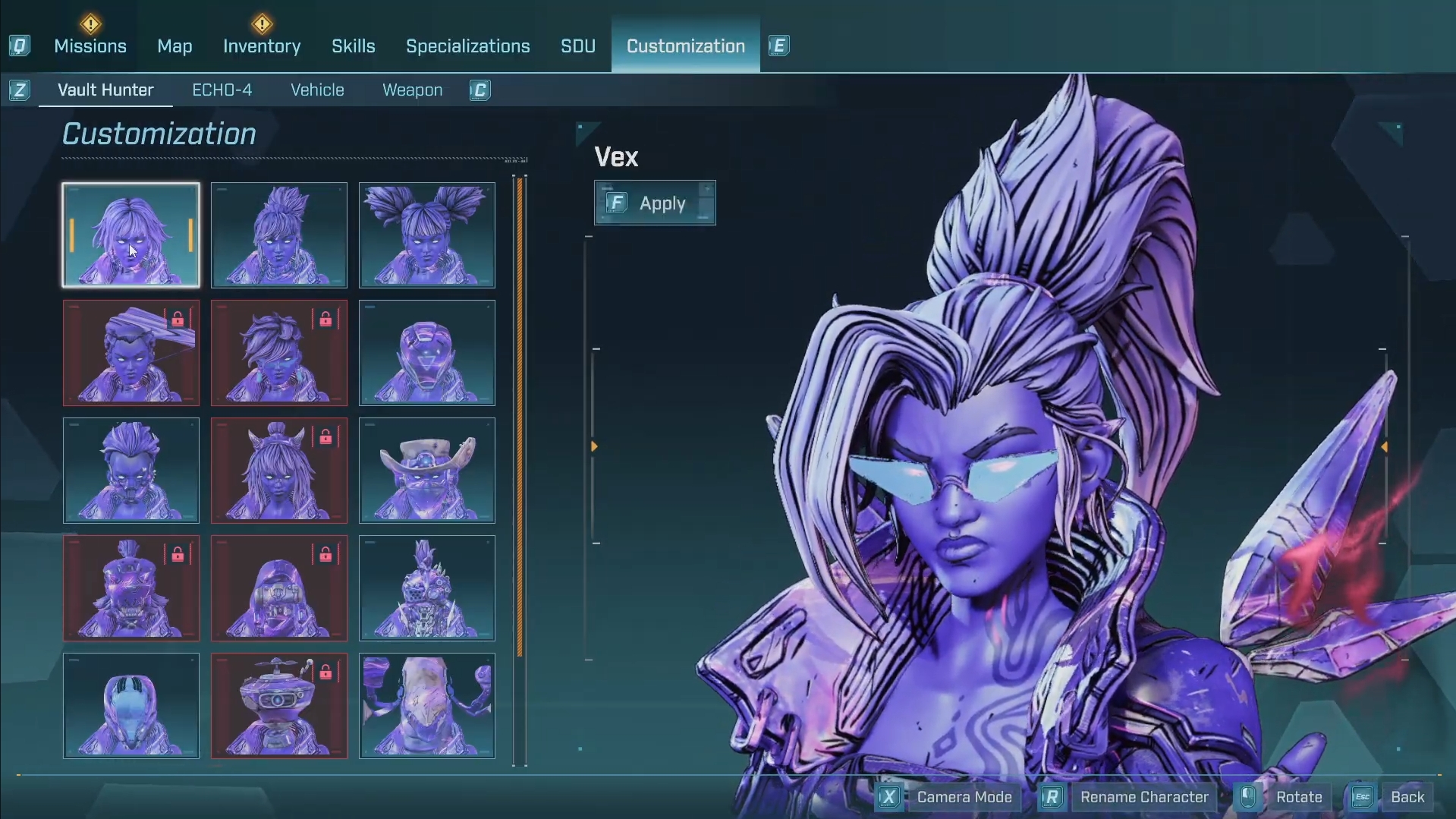The height and width of the screenshot is (819, 1456).
Task: Click the orange head list scrollbar
Action: 520,417
